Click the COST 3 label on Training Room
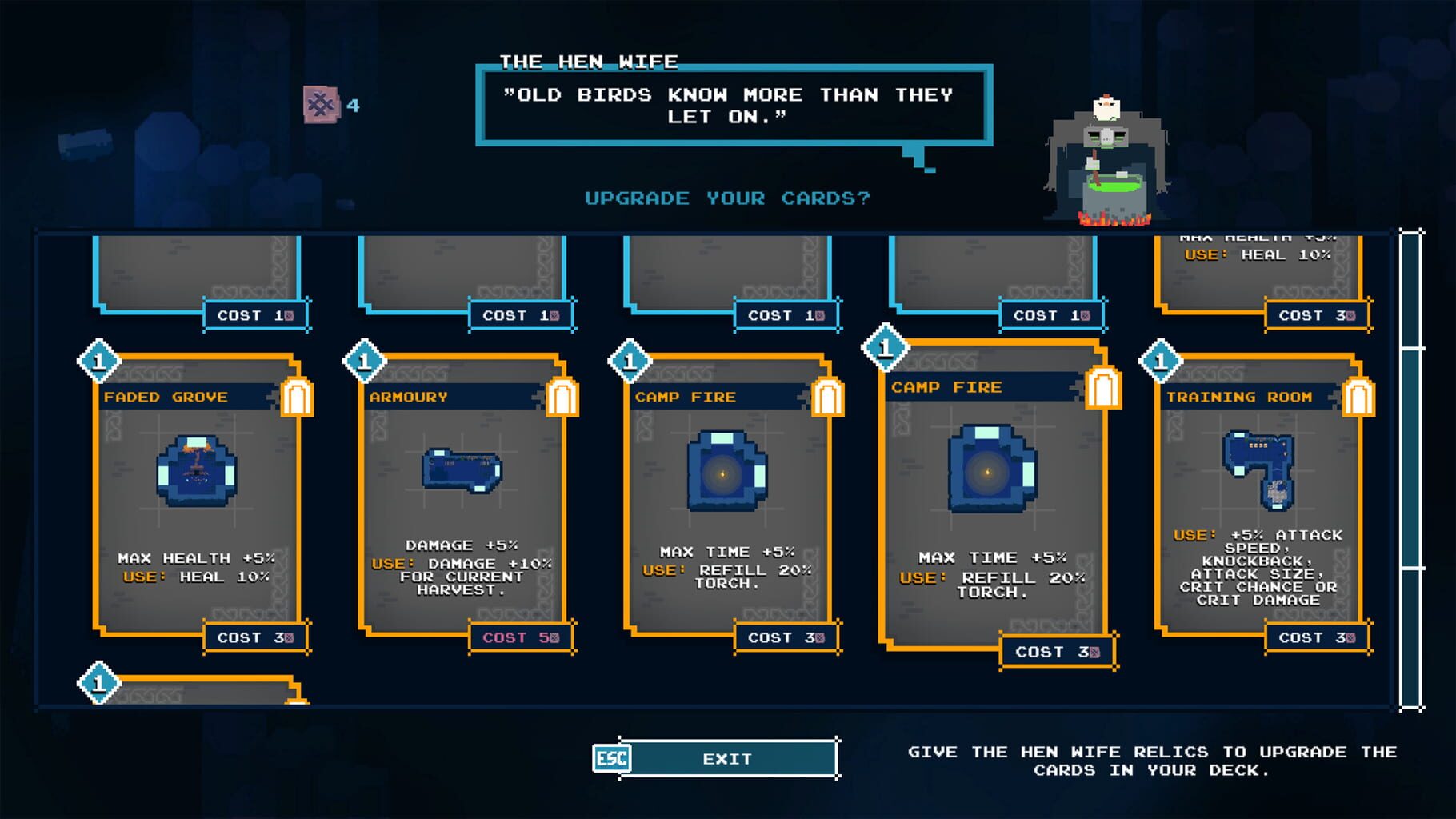1456x819 pixels. coord(1316,638)
